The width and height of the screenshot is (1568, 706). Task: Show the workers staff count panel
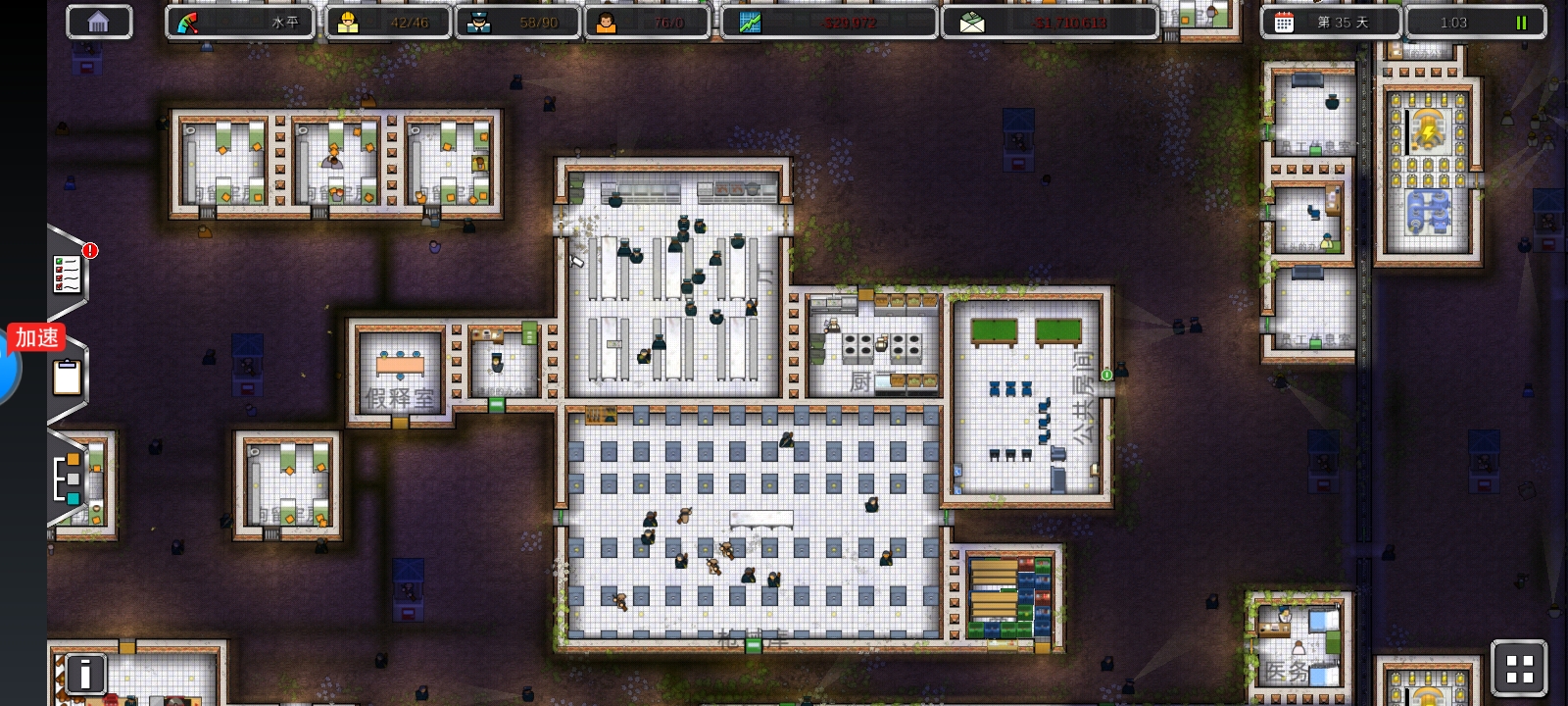[386, 23]
